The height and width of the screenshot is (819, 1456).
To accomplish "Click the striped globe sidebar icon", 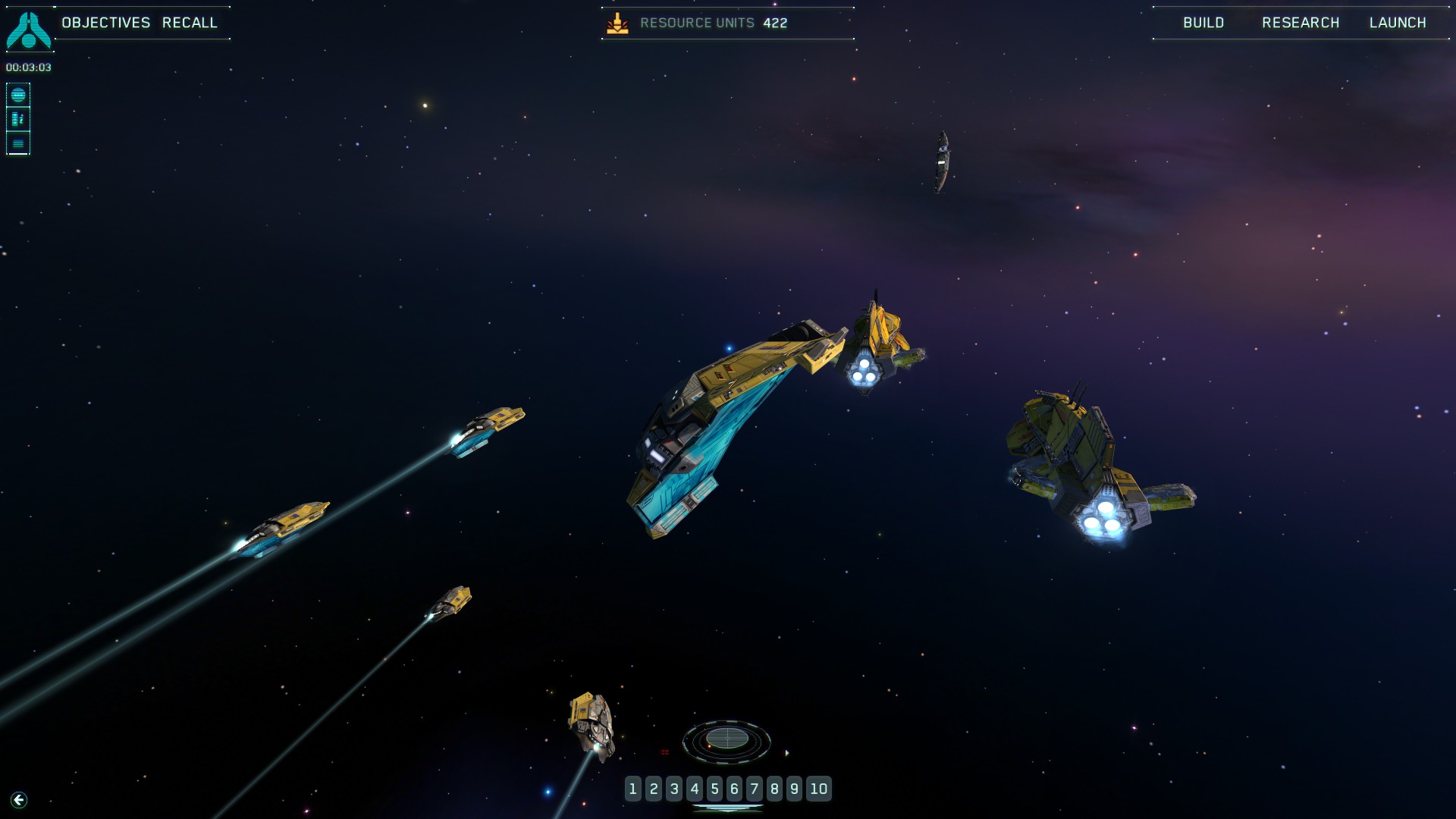I will coord(18,95).
